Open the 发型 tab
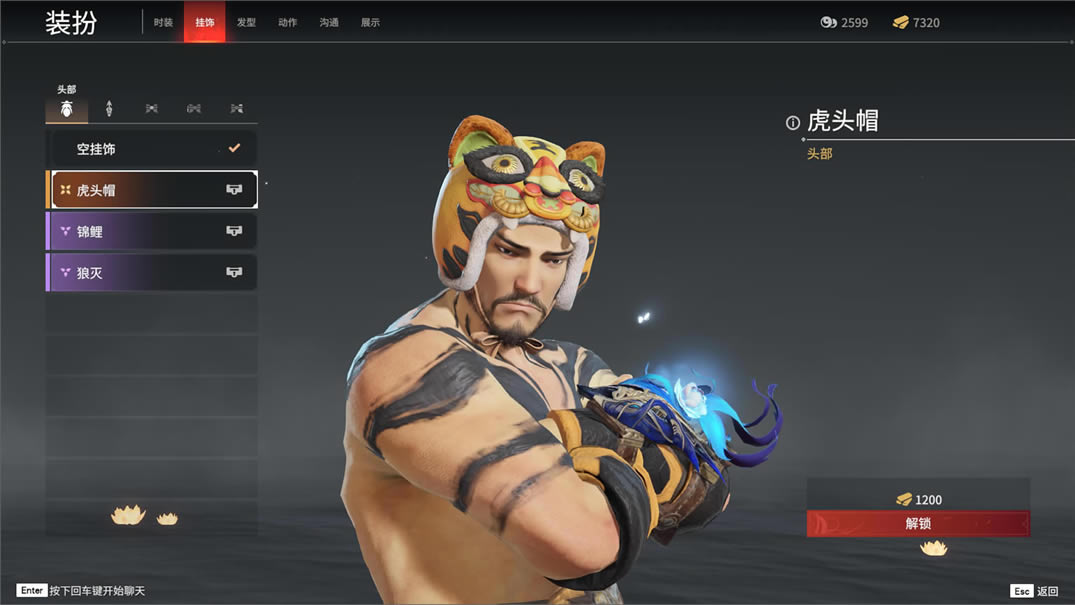Viewport: 1075px width, 605px height. click(x=246, y=22)
